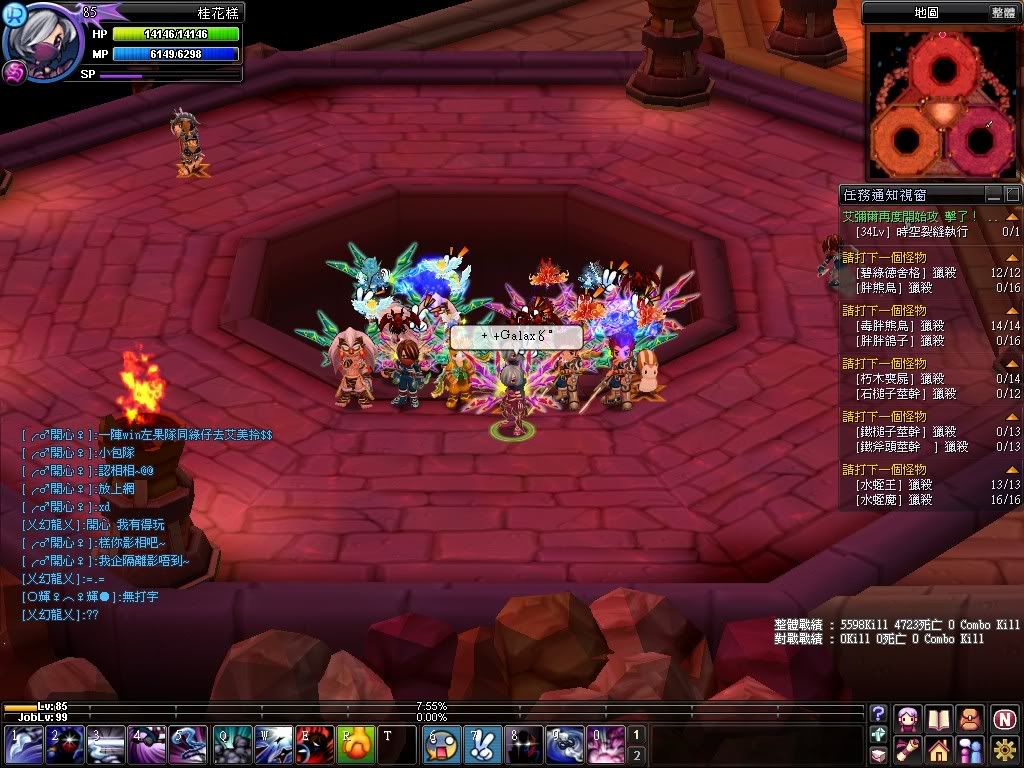Click the pink swirl emblem beside the portrait
Image resolution: width=1024 pixels, height=768 pixels.
14,74
